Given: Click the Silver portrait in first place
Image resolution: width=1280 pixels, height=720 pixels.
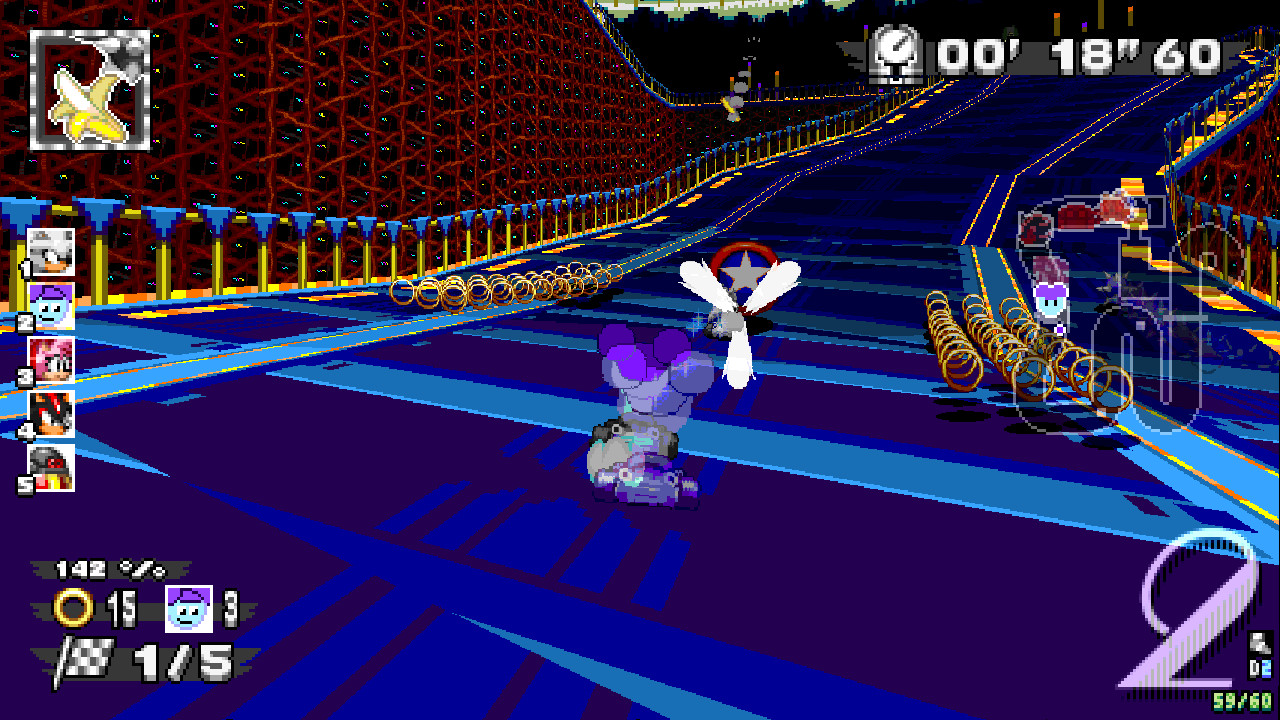Looking at the screenshot, I should click(x=53, y=253).
